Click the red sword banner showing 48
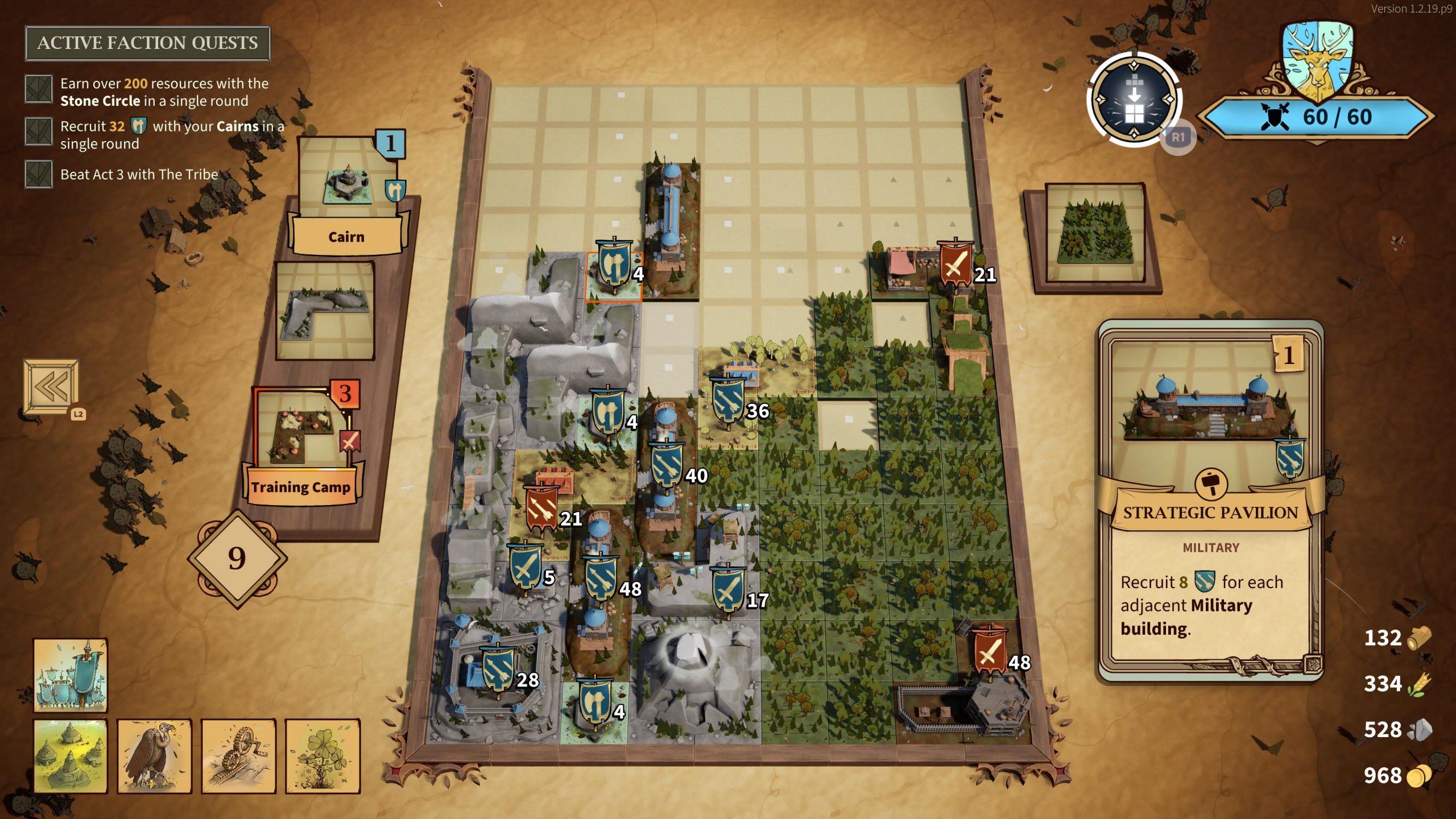 tap(989, 651)
